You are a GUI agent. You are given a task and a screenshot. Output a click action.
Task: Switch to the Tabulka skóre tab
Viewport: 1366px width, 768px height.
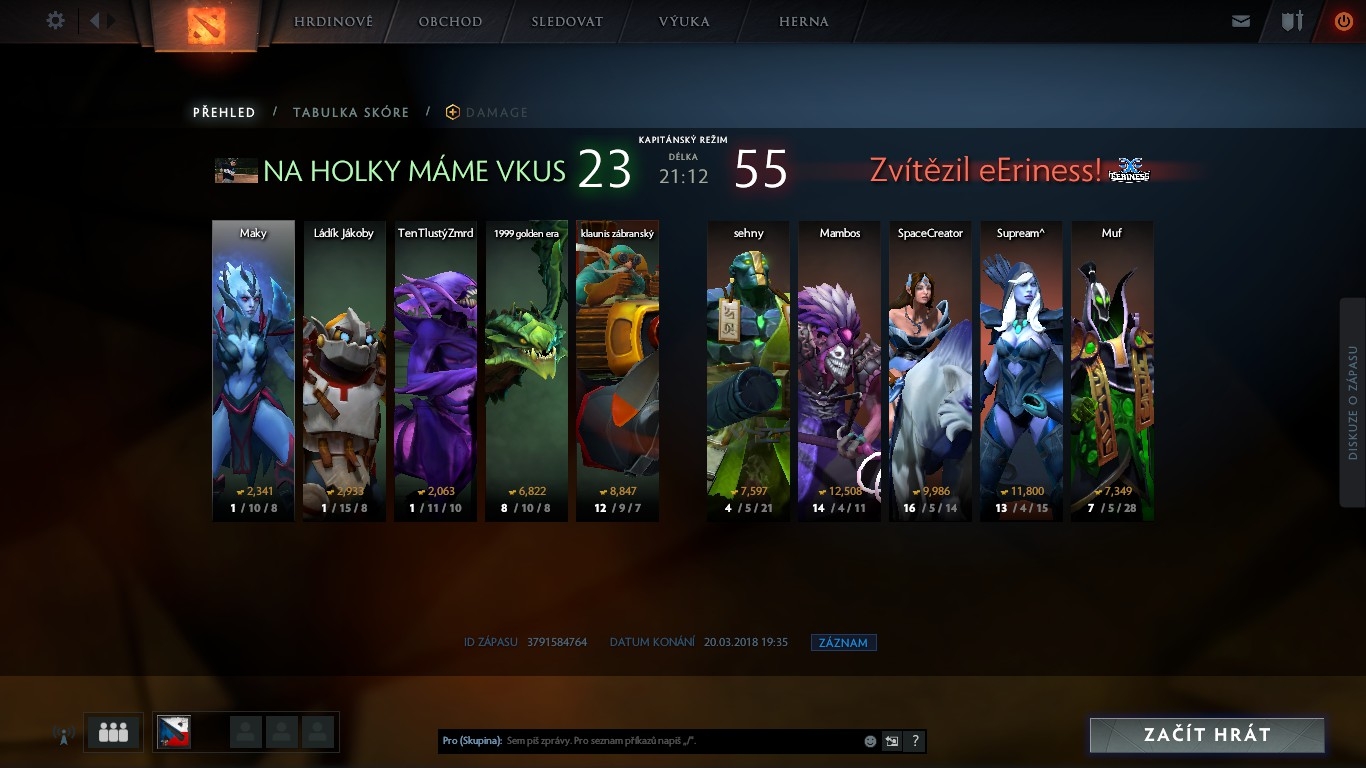351,113
